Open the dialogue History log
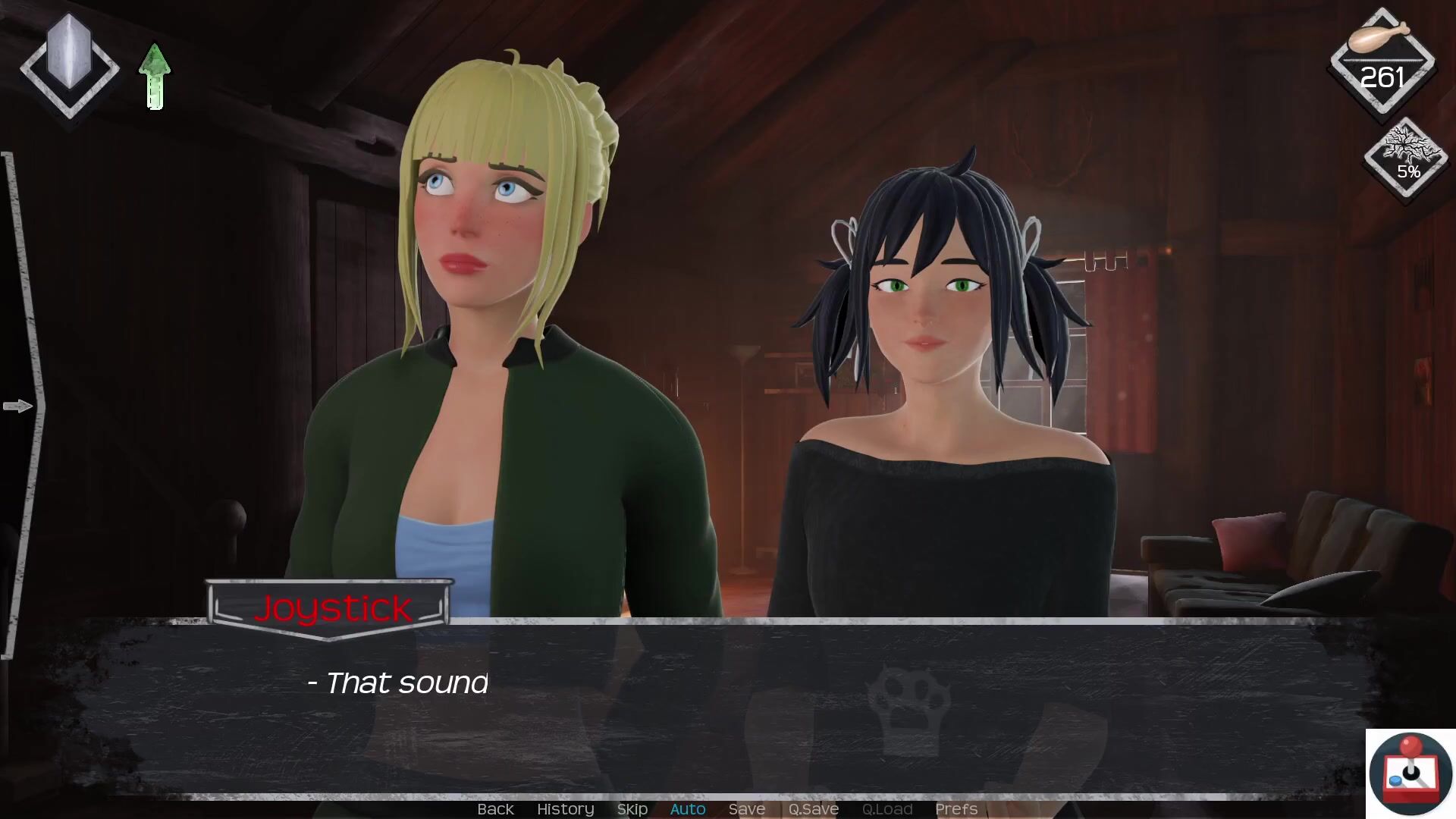Screen dimensions: 1456x819 (x=565, y=809)
